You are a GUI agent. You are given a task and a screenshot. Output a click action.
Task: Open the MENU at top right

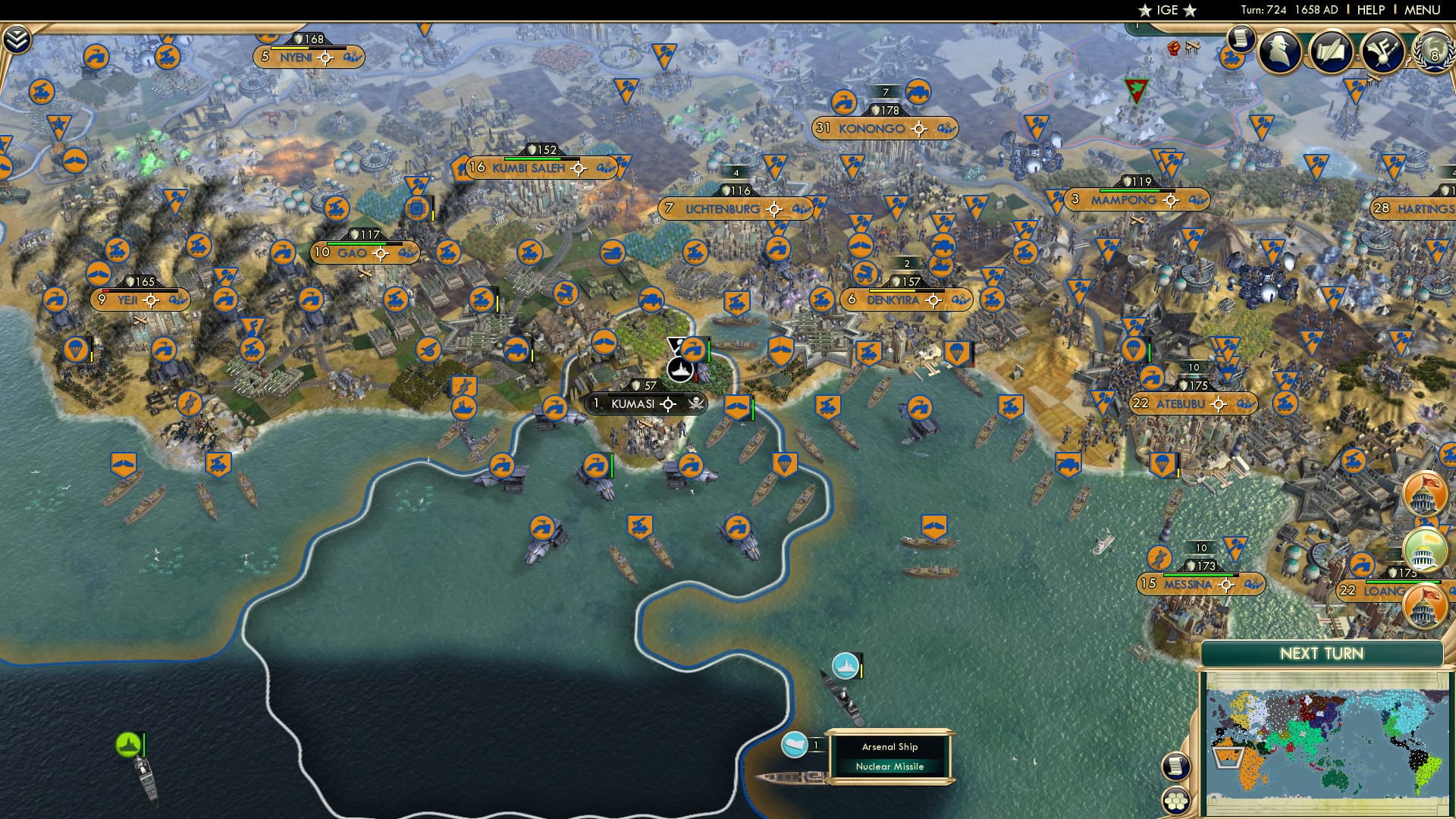pos(1423,9)
